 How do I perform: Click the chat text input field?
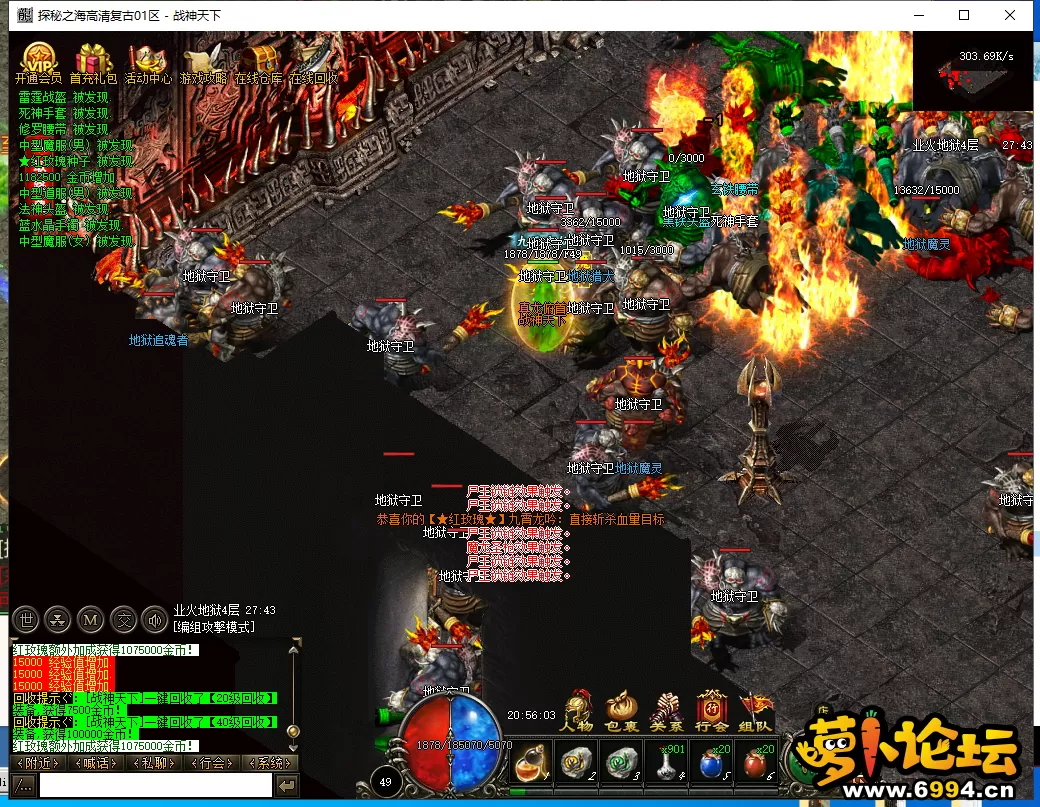pyautogui.click(x=155, y=786)
